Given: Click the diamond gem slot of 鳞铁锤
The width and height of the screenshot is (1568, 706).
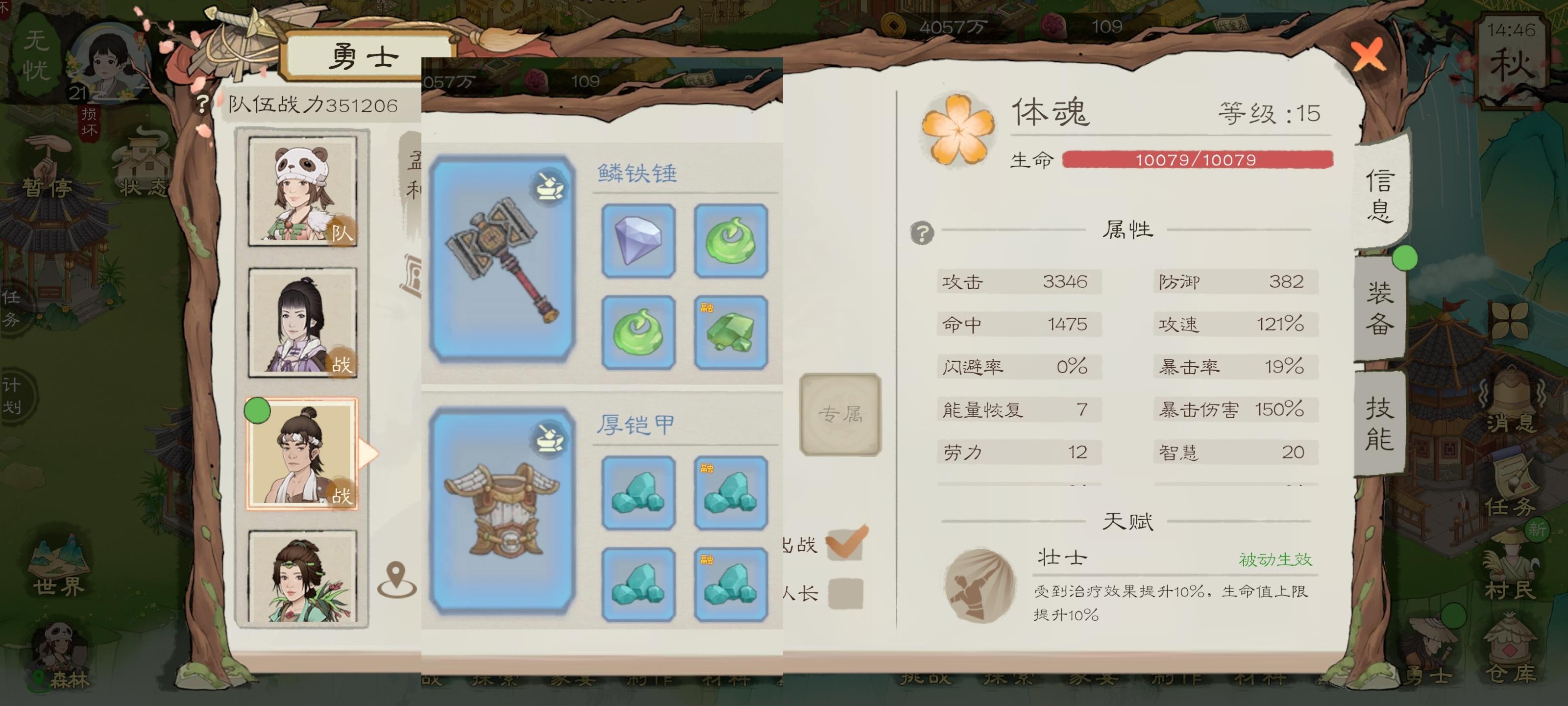Looking at the screenshot, I should tap(638, 240).
